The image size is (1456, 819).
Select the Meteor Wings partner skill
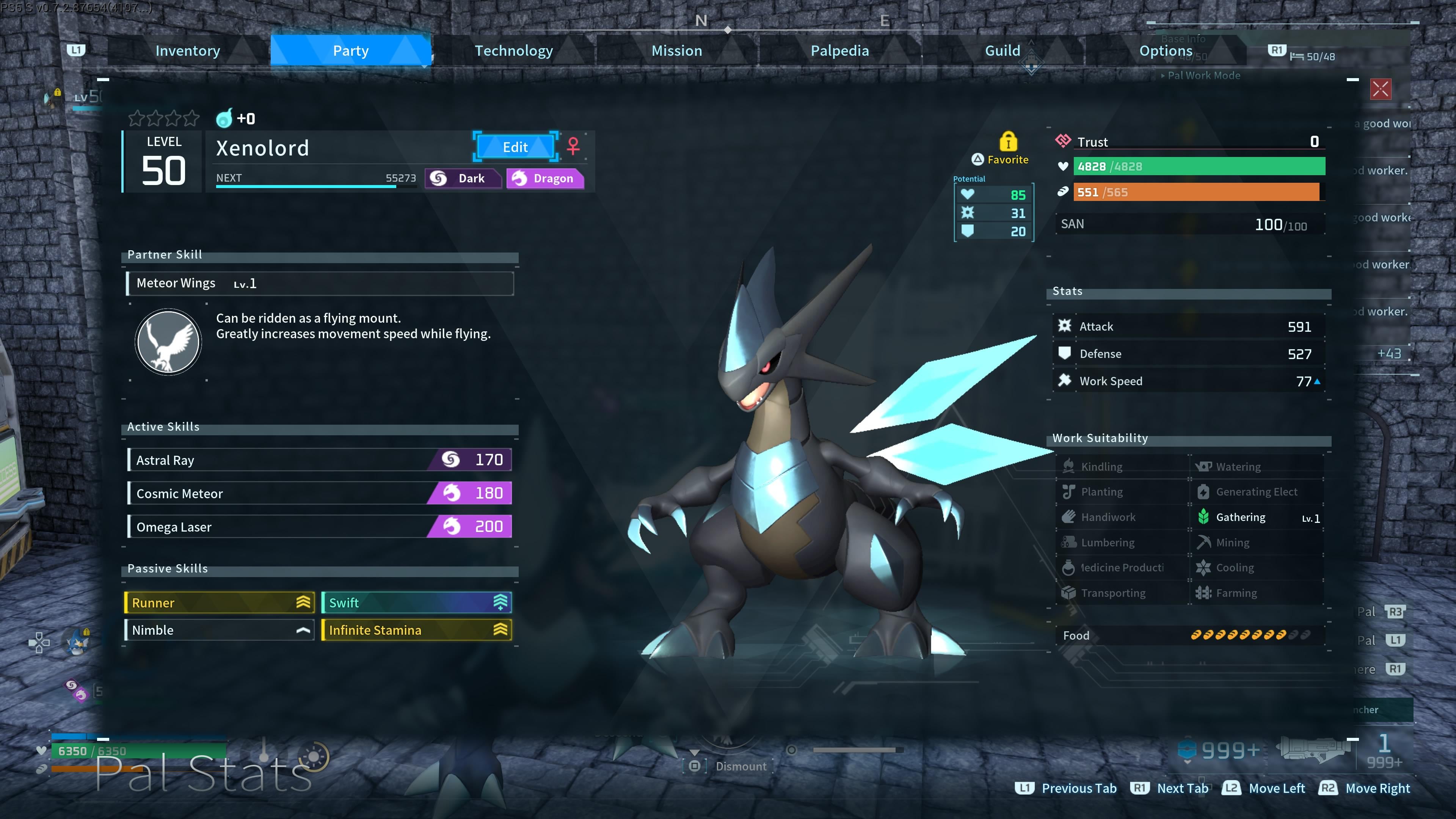pos(320,283)
